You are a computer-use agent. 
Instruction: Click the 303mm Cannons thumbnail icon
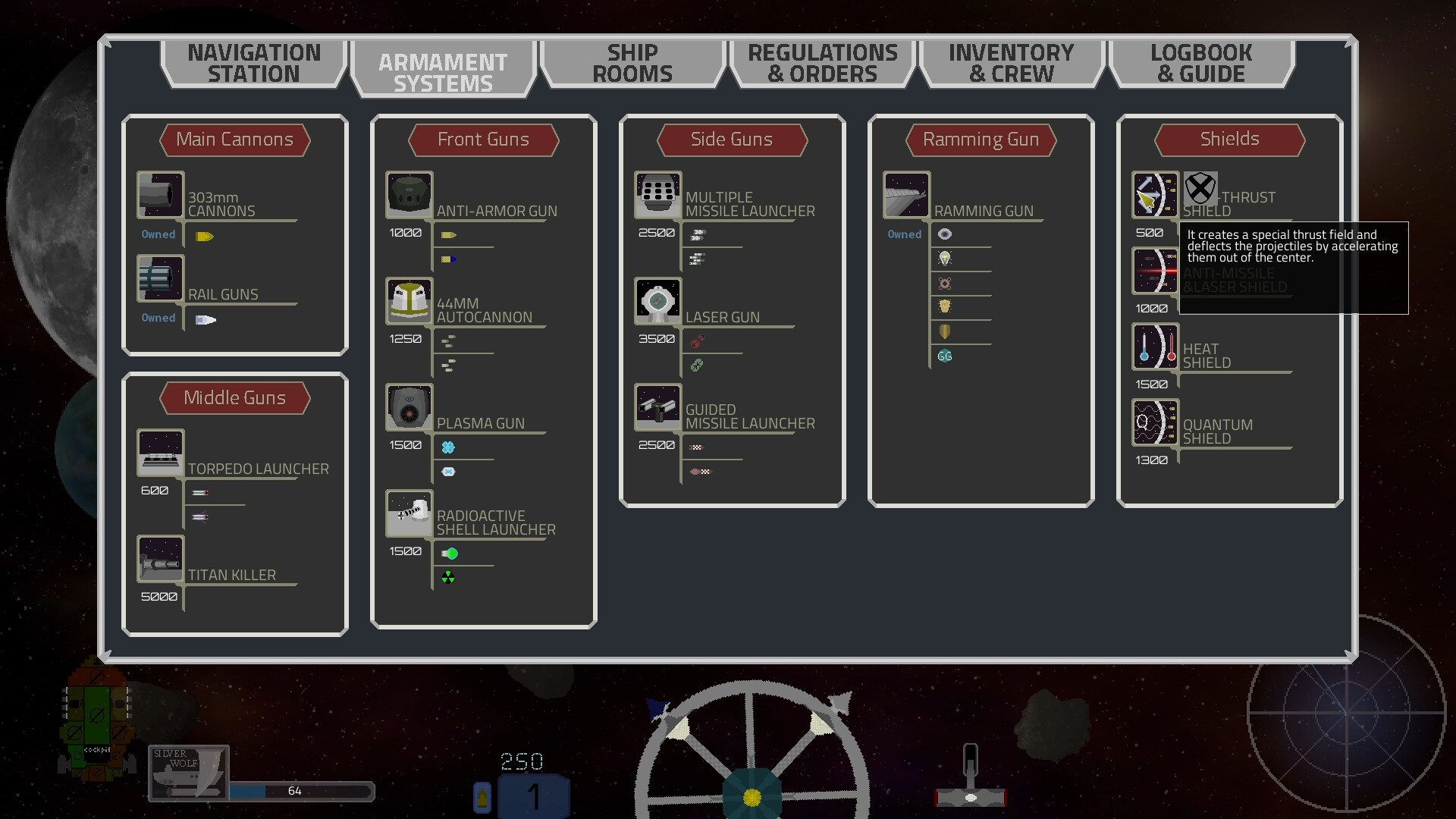[160, 195]
